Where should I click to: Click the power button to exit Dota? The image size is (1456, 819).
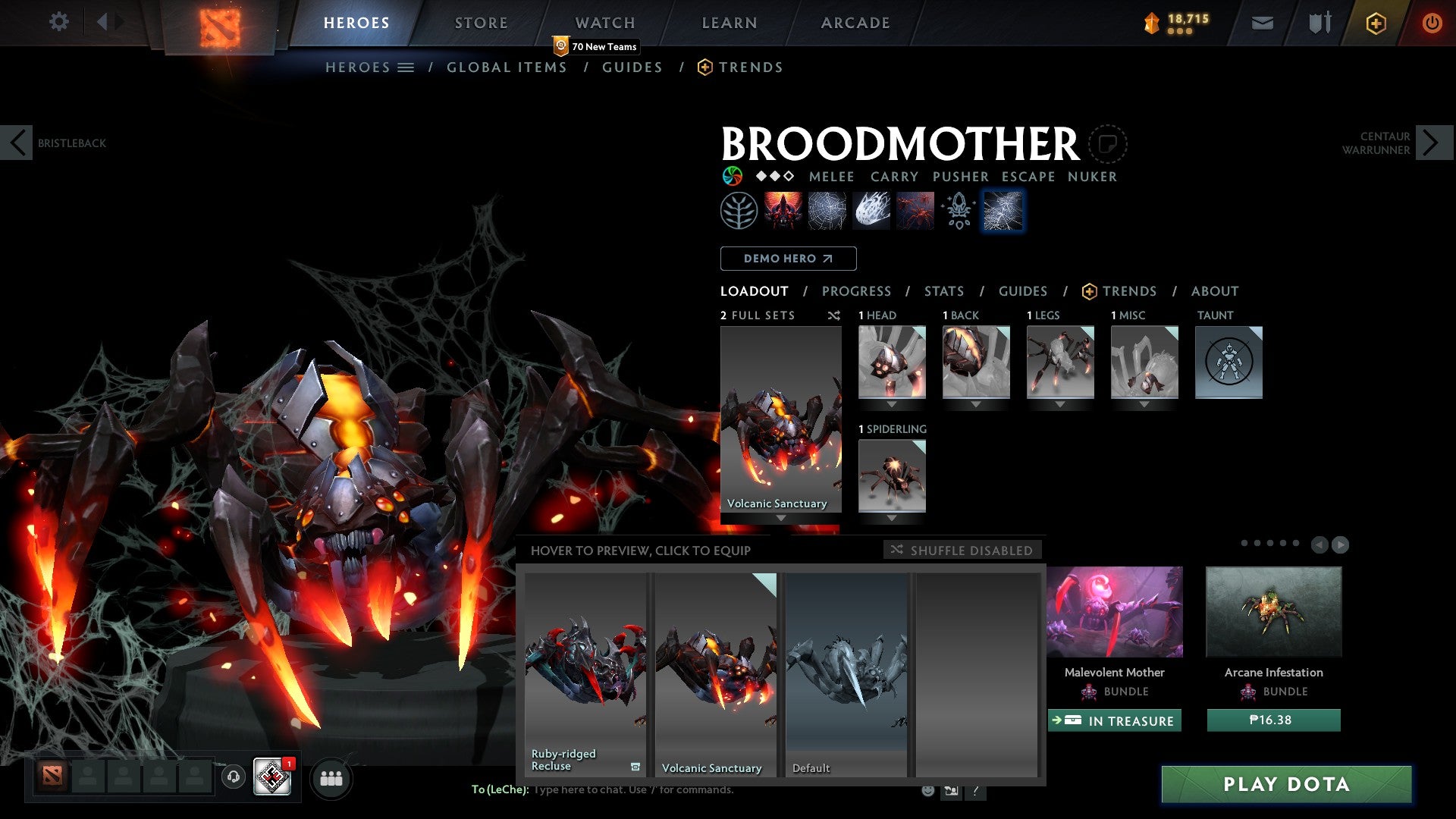[1432, 23]
